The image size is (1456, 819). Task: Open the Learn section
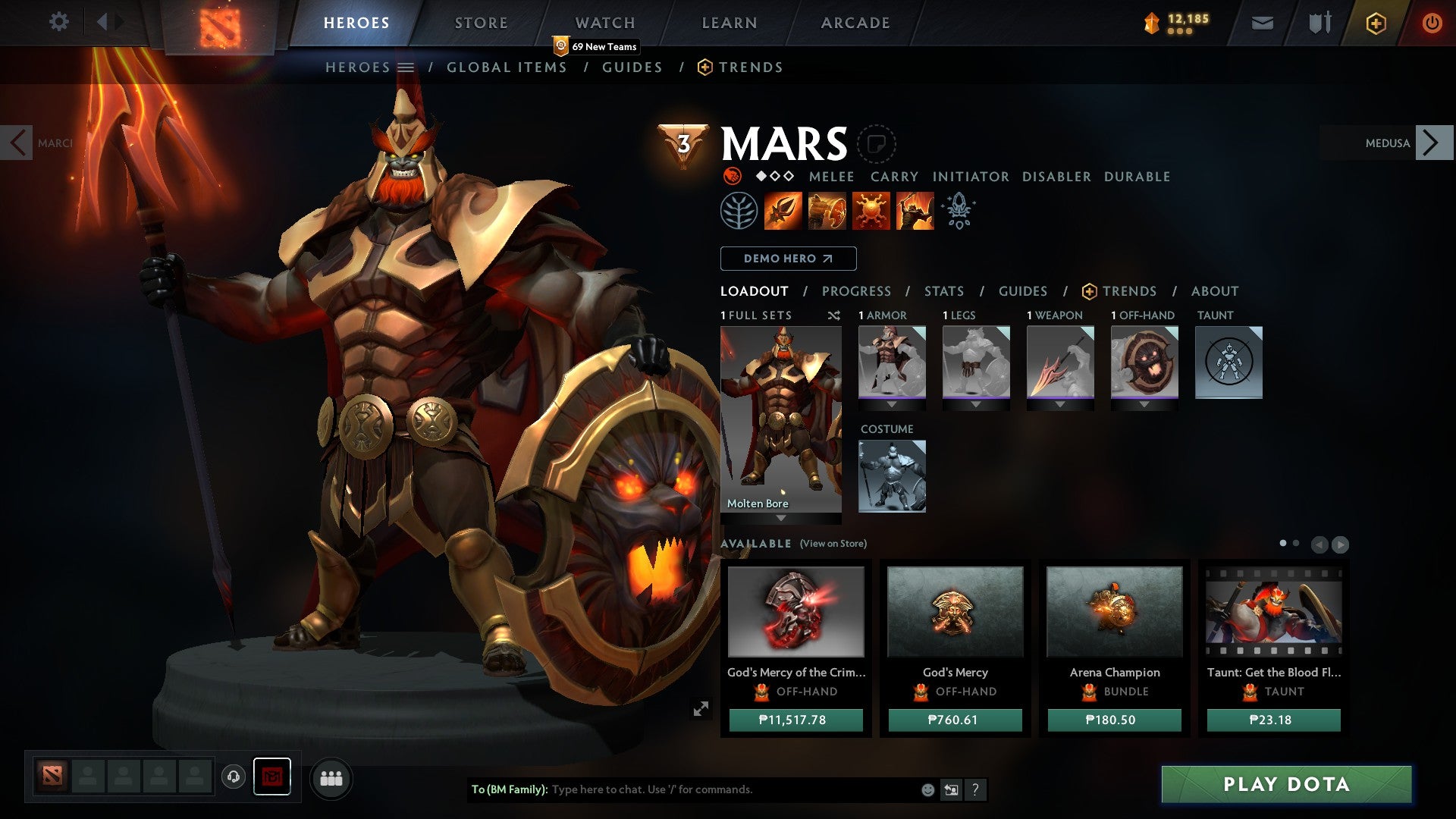pos(730,23)
